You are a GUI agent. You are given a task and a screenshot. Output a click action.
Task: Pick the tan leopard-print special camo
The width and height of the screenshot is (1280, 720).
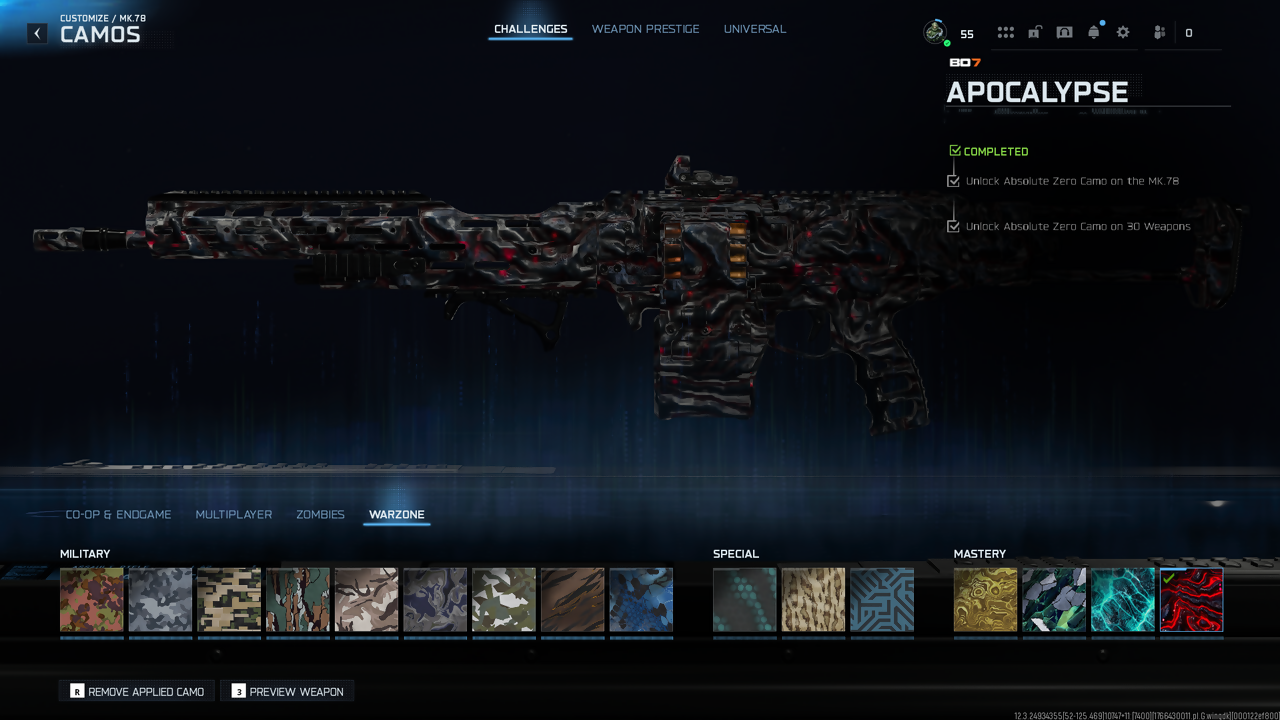coord(813,600)
